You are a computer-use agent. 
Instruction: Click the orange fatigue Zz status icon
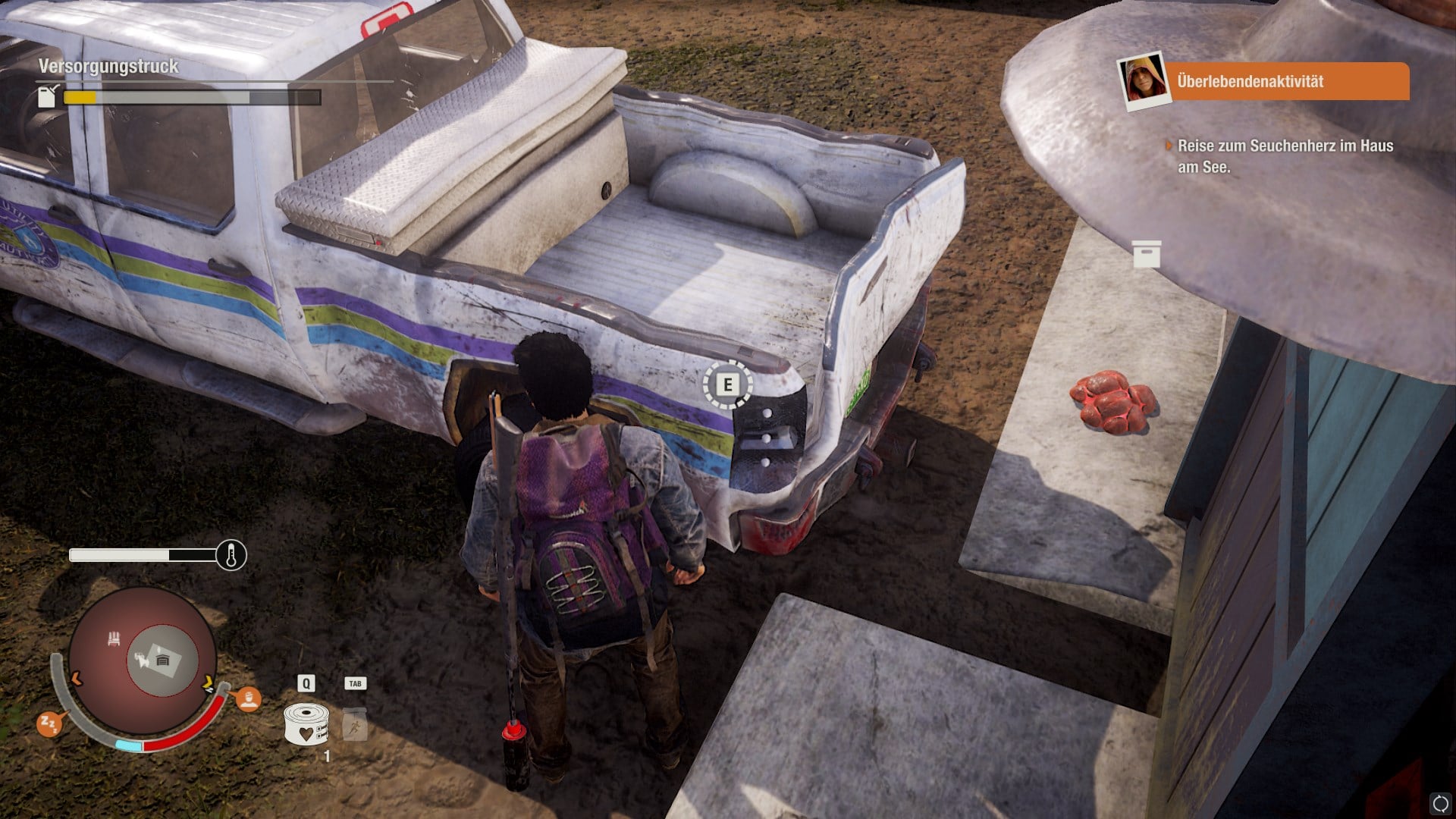point(49,723)
